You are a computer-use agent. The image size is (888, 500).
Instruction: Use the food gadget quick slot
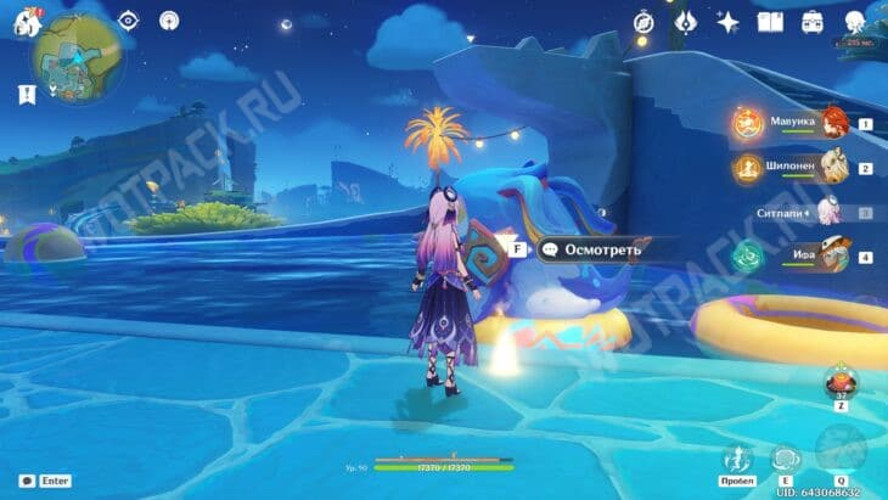pyautogui.click(x=840, y=383)
